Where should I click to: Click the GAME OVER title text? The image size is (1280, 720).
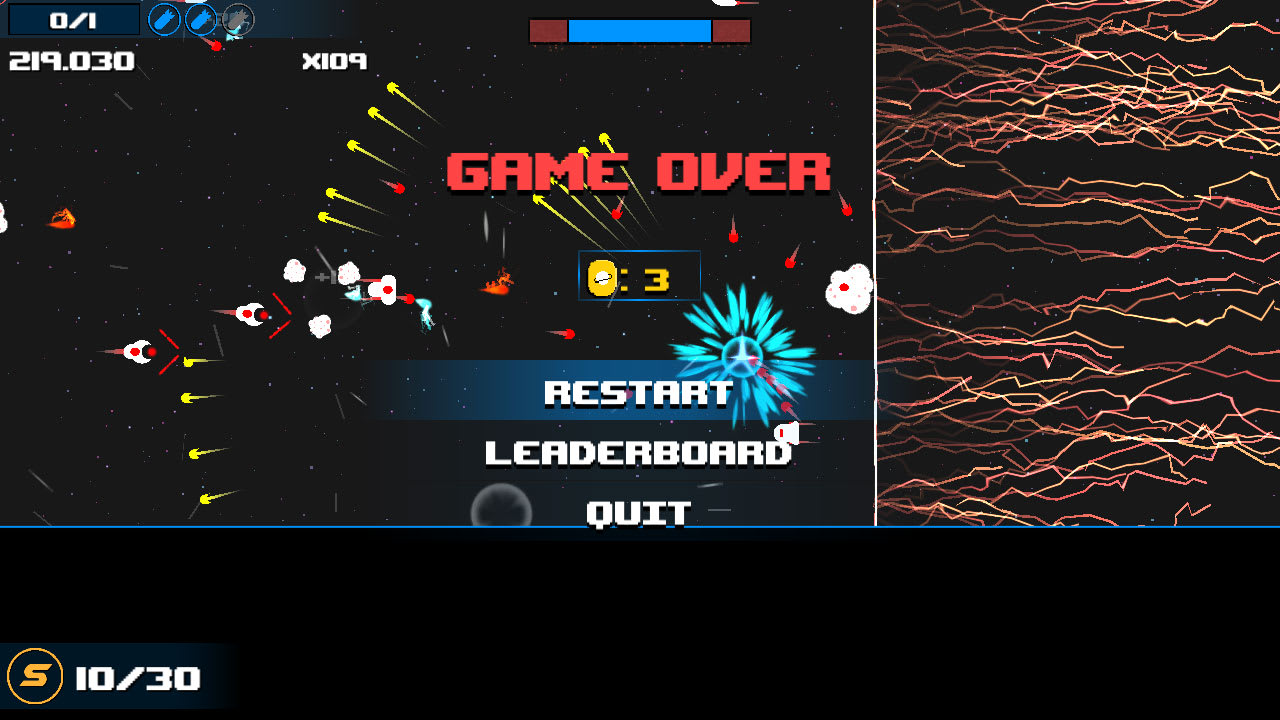[640, 170]
